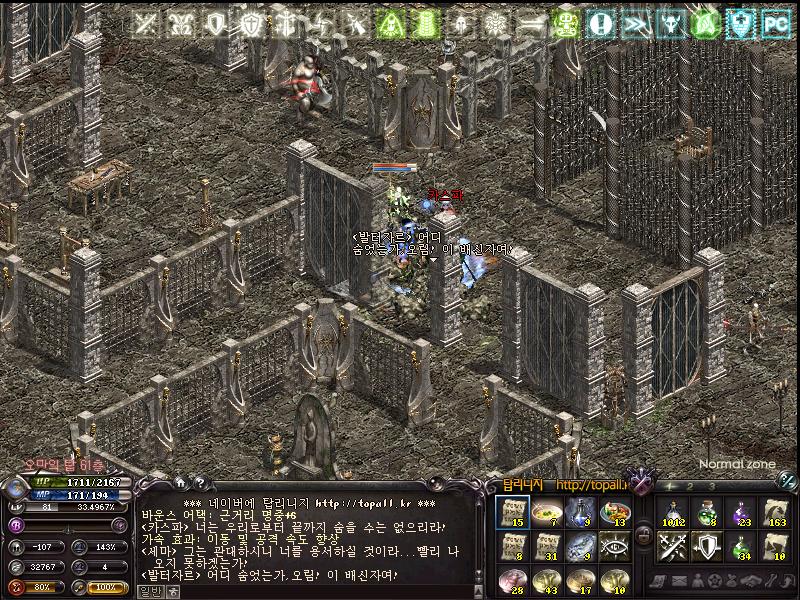Switch to hotbar page 3
This screenshot has height=600, width=800.
point(712,487)
